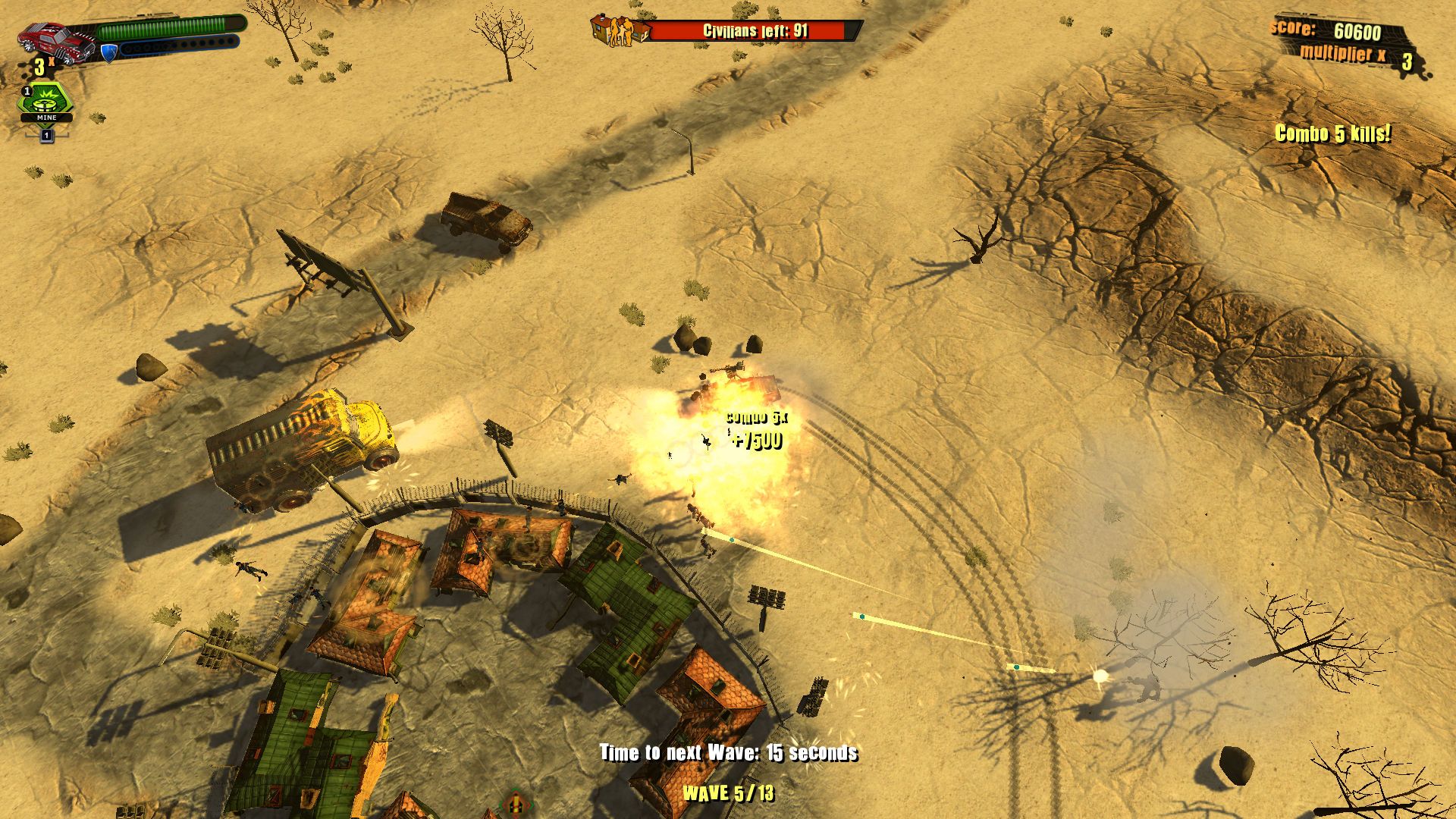This screenshot has height=819, width=1456.
Task: Toggle the Mine count bubble showing 1
Action: [x=27, y=93]
